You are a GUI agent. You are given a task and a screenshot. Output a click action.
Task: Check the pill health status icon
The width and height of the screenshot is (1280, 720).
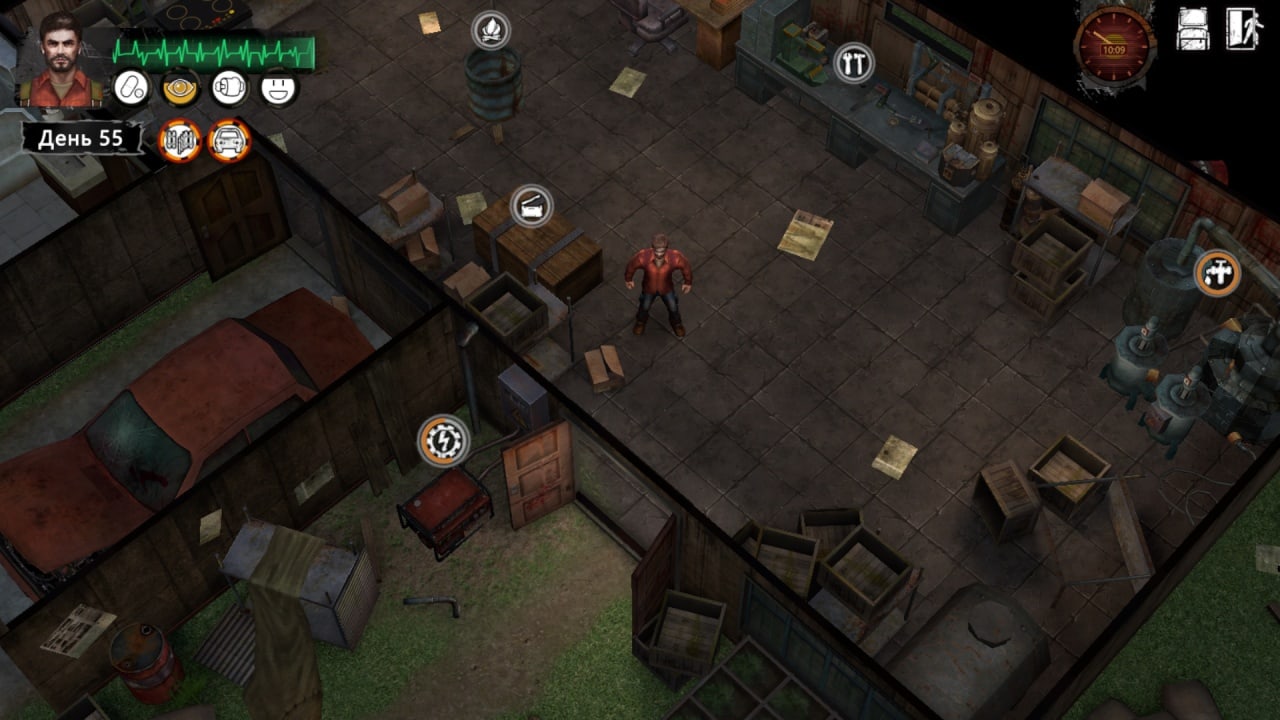tap(130, 88)
